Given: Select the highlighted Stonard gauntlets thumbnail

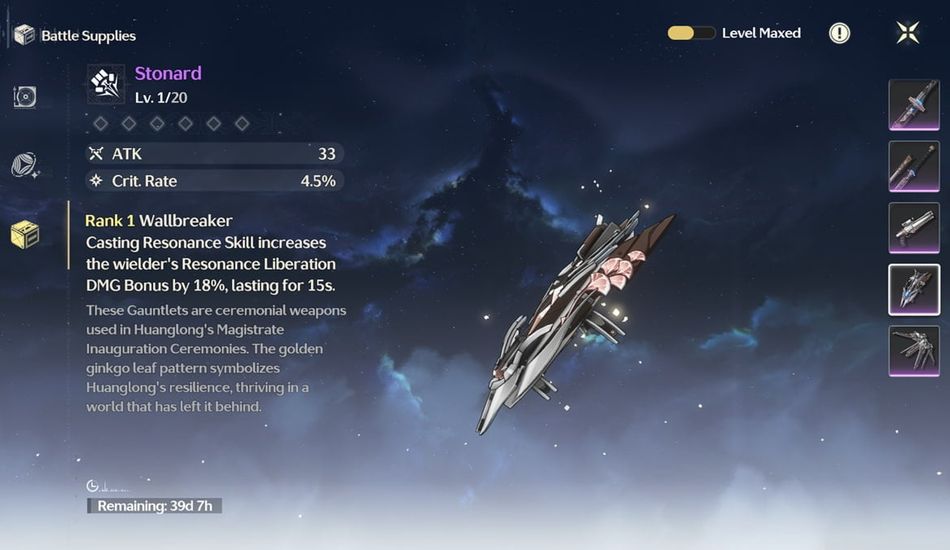Looking at the screenshot, I should [x=914, y=290].
